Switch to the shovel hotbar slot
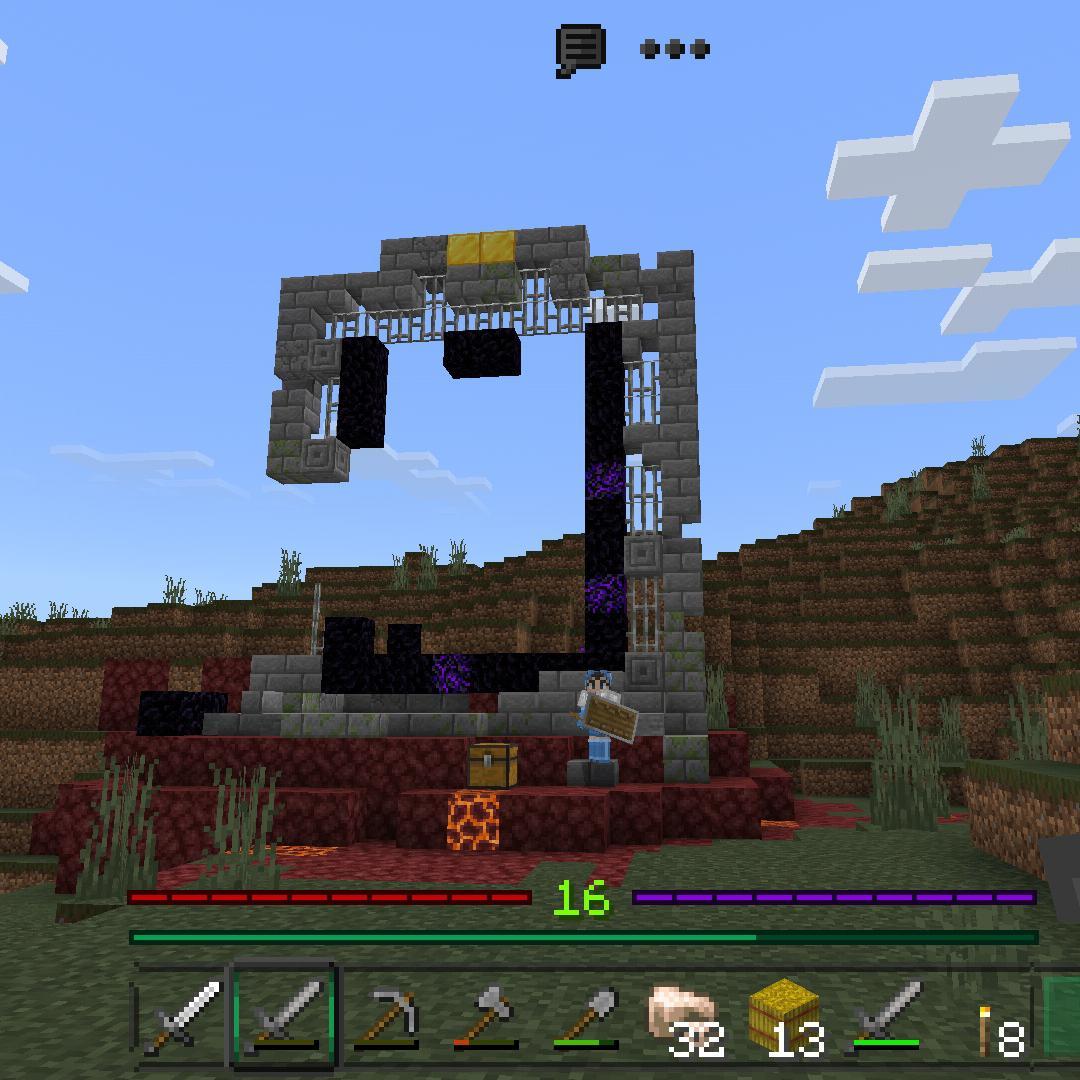This screenshot has width=1080, height=1080. [x=587, y=1016]
